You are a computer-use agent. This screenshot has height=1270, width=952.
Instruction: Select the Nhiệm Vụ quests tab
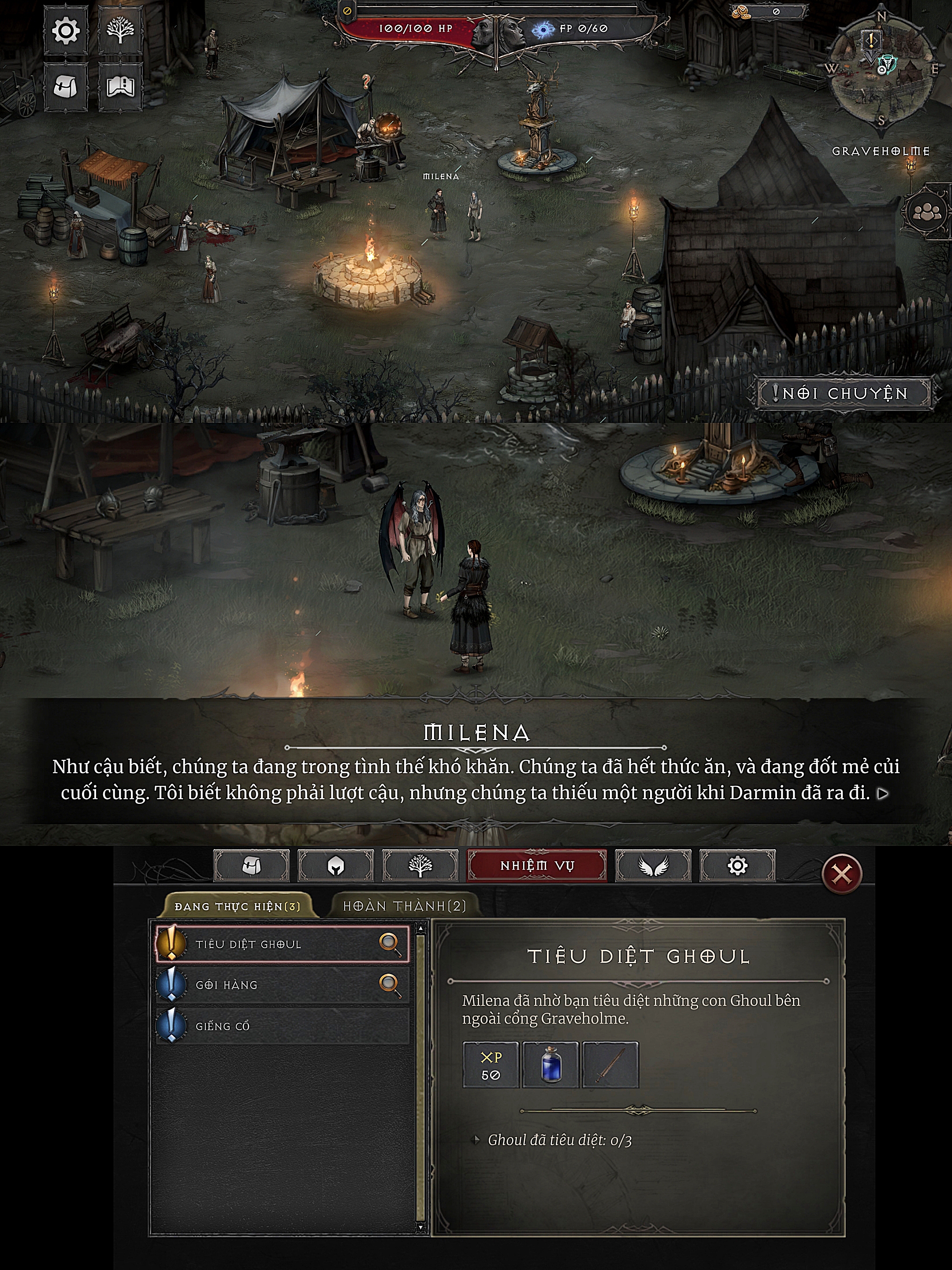coord(536,865)
